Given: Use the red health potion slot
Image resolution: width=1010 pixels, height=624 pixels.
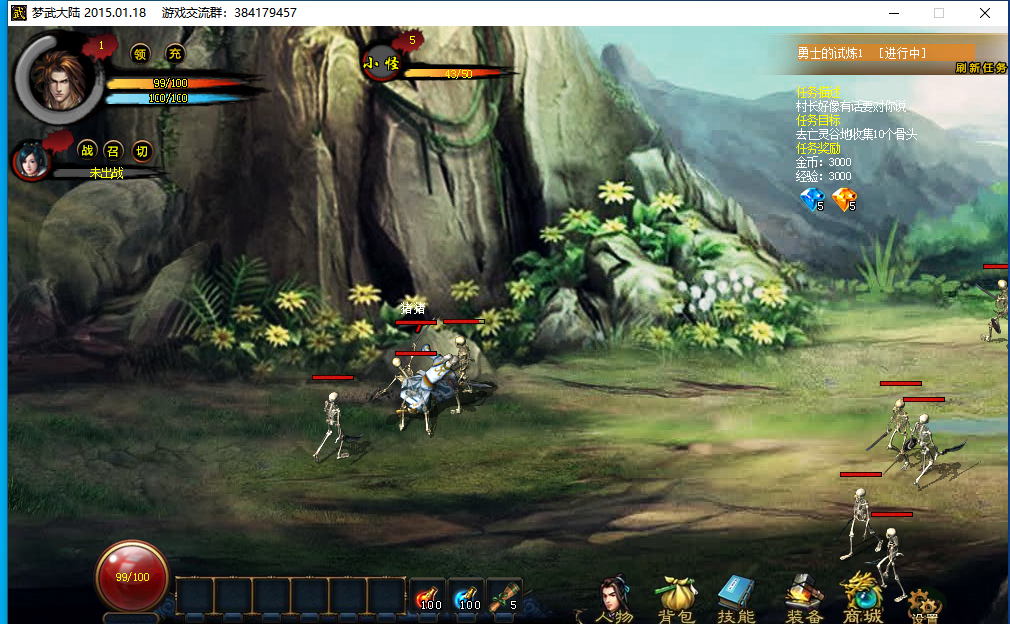Looking at the screenshot, I should coord(428,597).
